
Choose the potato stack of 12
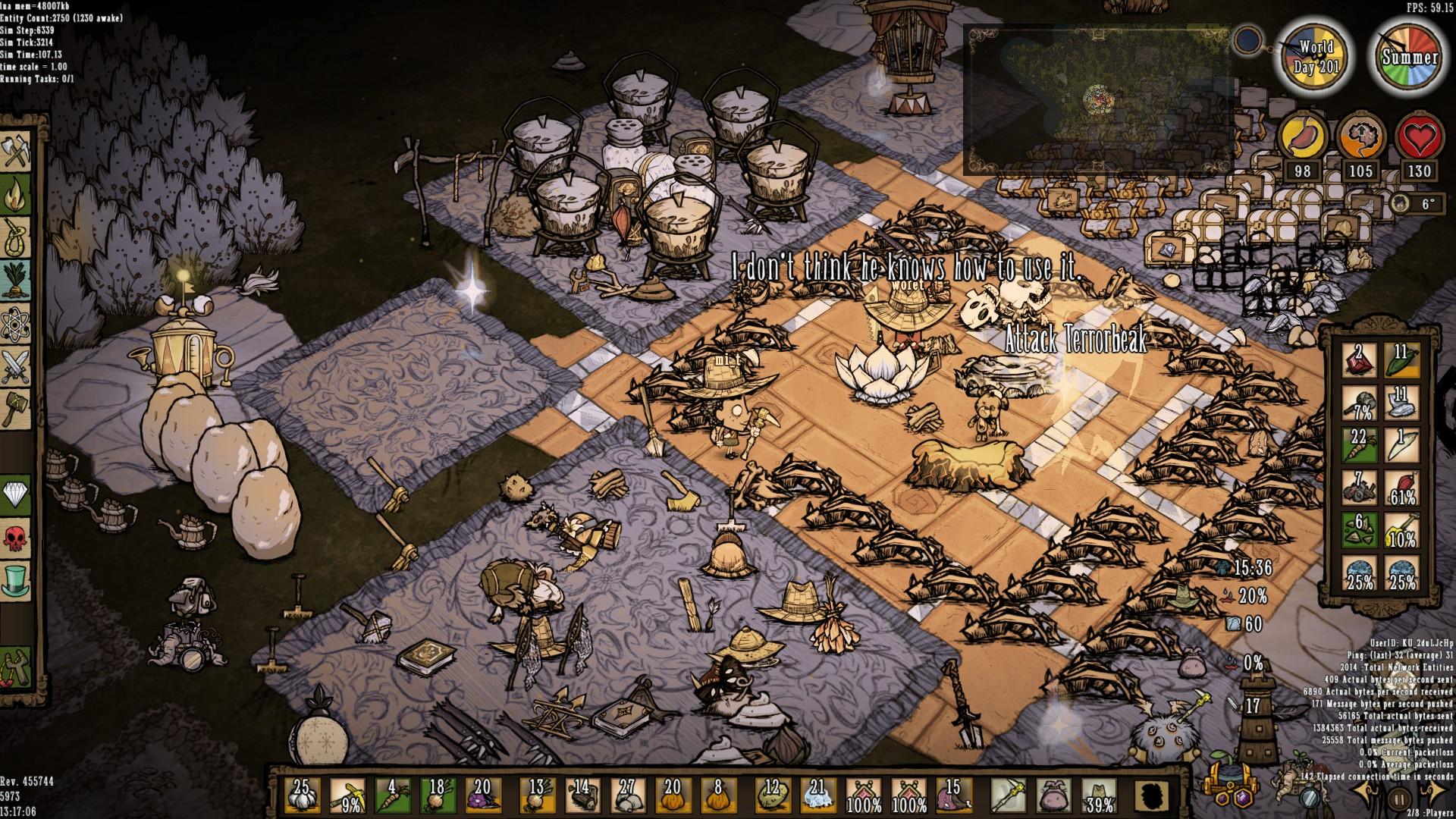(x=772, y=795)
